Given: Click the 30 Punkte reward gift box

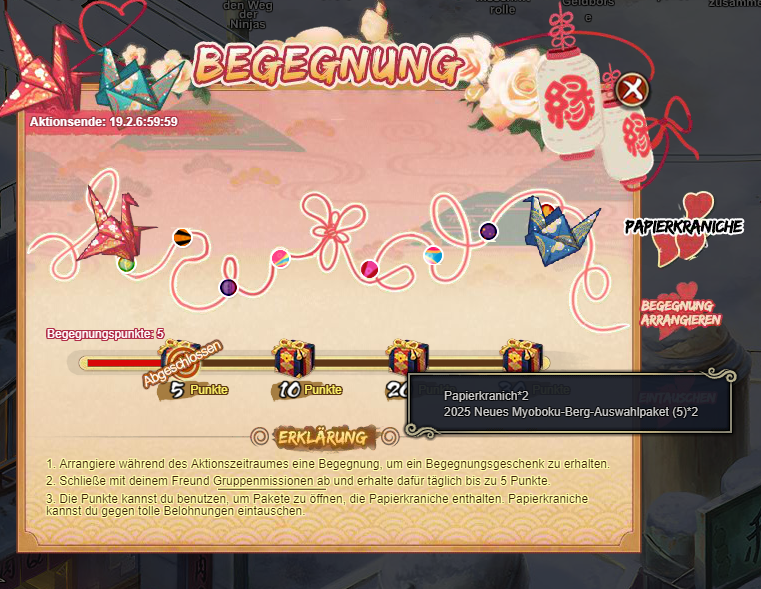Looking at the screenshot, I should 522,356.
